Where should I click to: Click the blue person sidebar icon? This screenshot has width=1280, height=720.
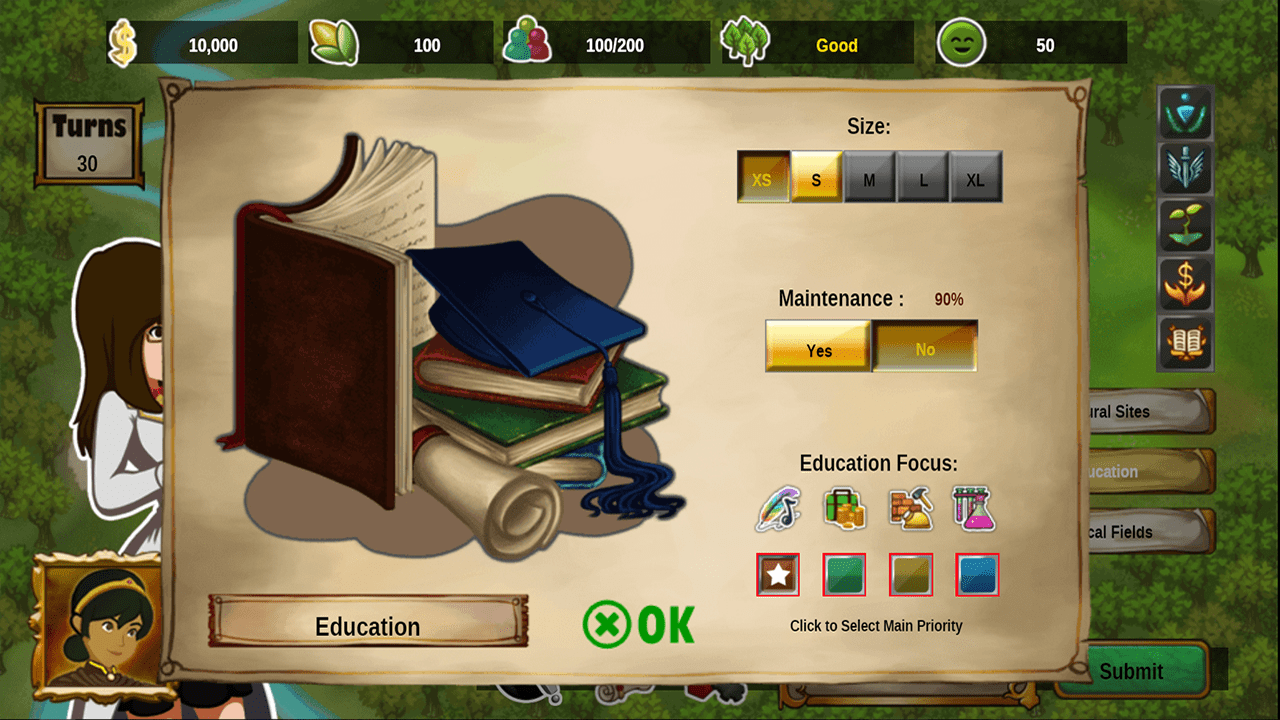point(1186,113)
